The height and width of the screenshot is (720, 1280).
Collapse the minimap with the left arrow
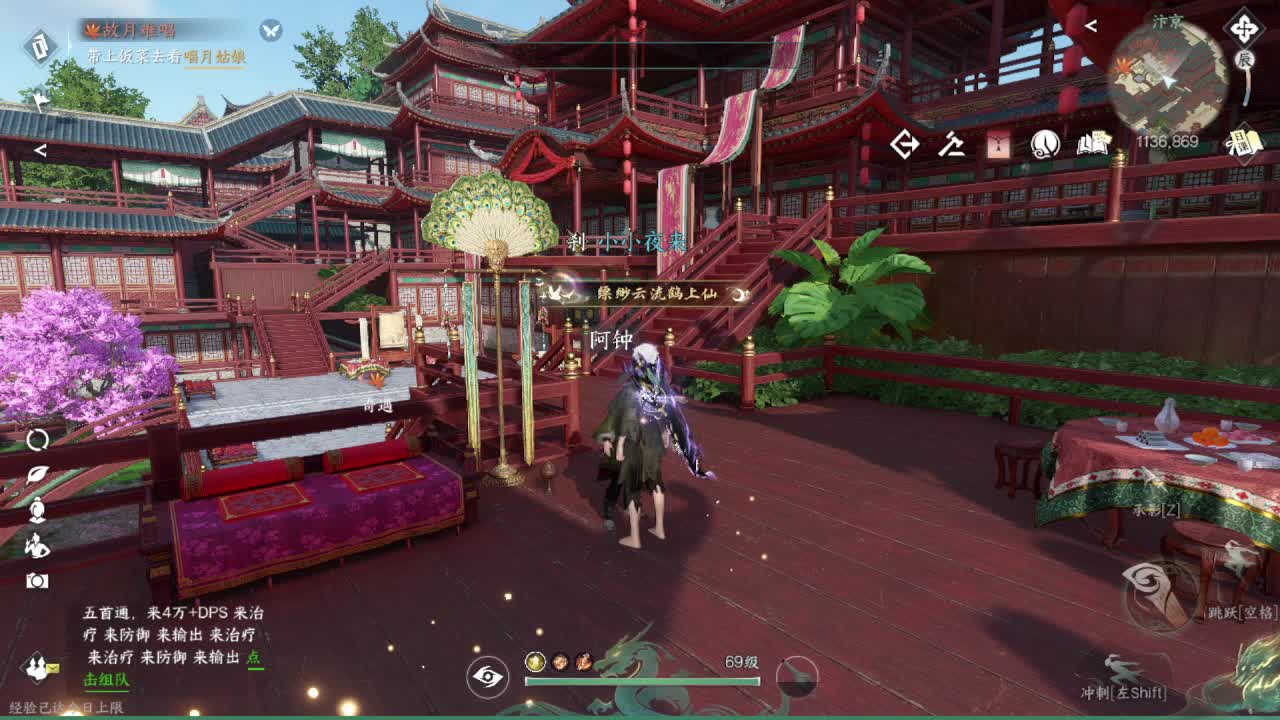tap(1092, 23)
